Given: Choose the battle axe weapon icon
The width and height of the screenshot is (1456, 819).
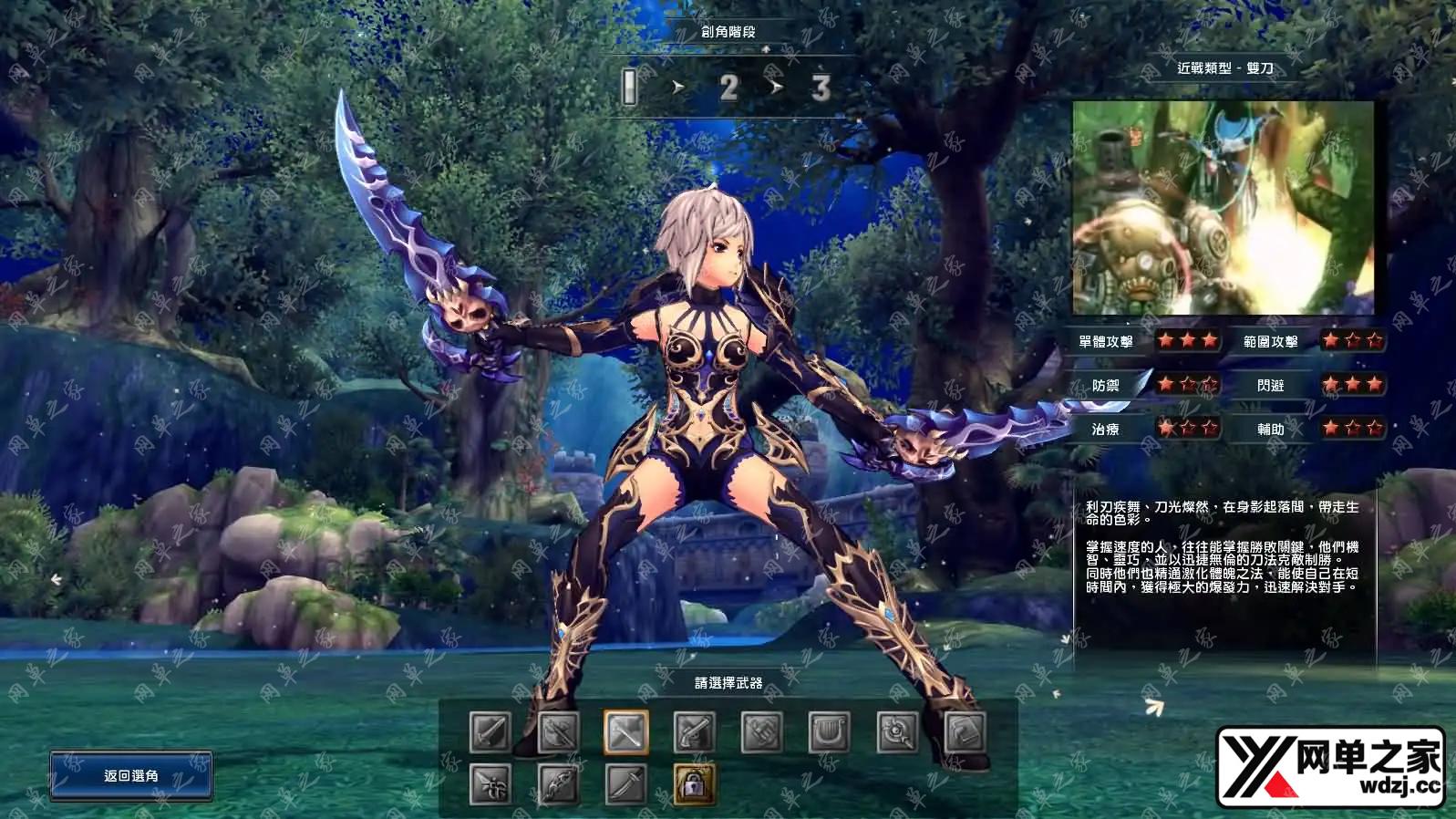Looking at the screenshot, I should click(558, 731).
